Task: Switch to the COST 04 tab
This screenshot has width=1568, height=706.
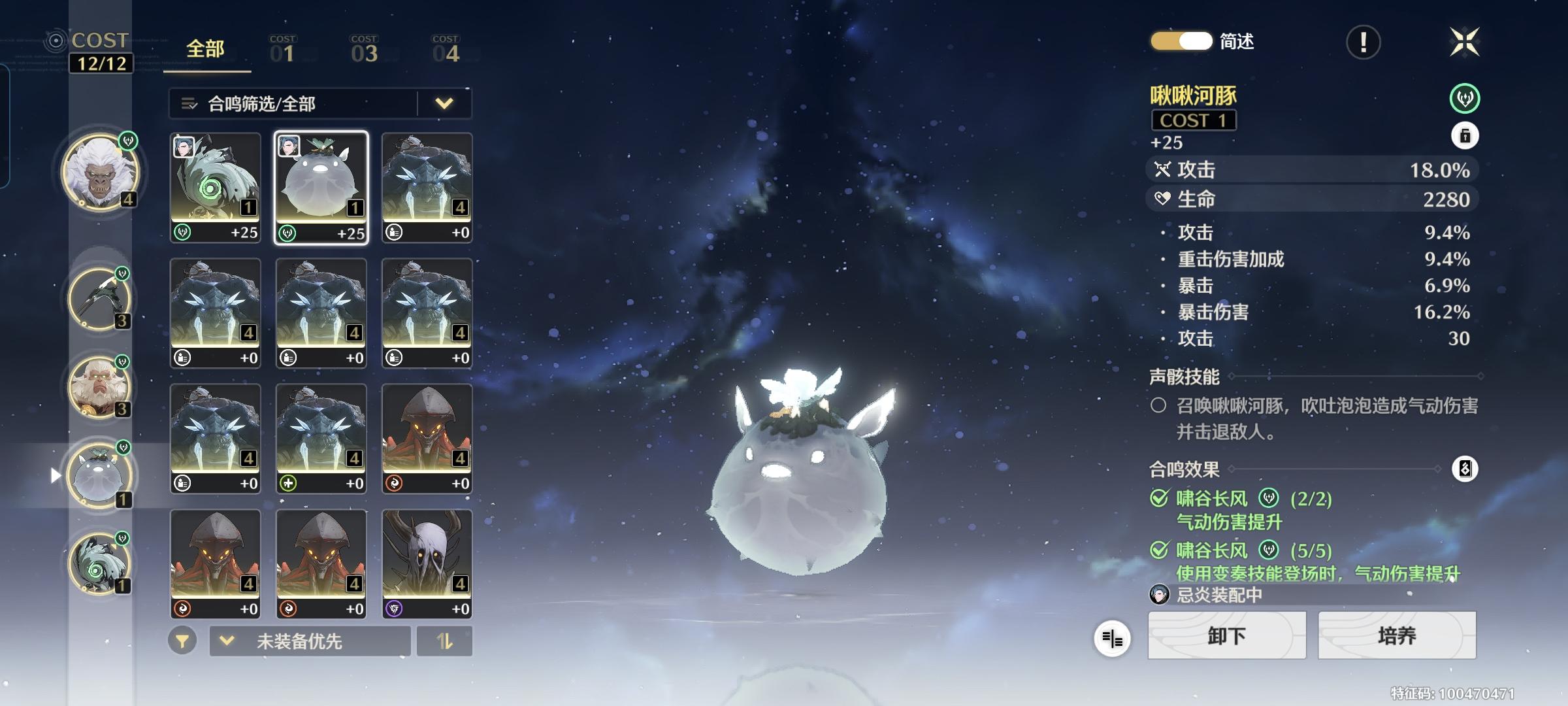Action: (x=446, y=50)
